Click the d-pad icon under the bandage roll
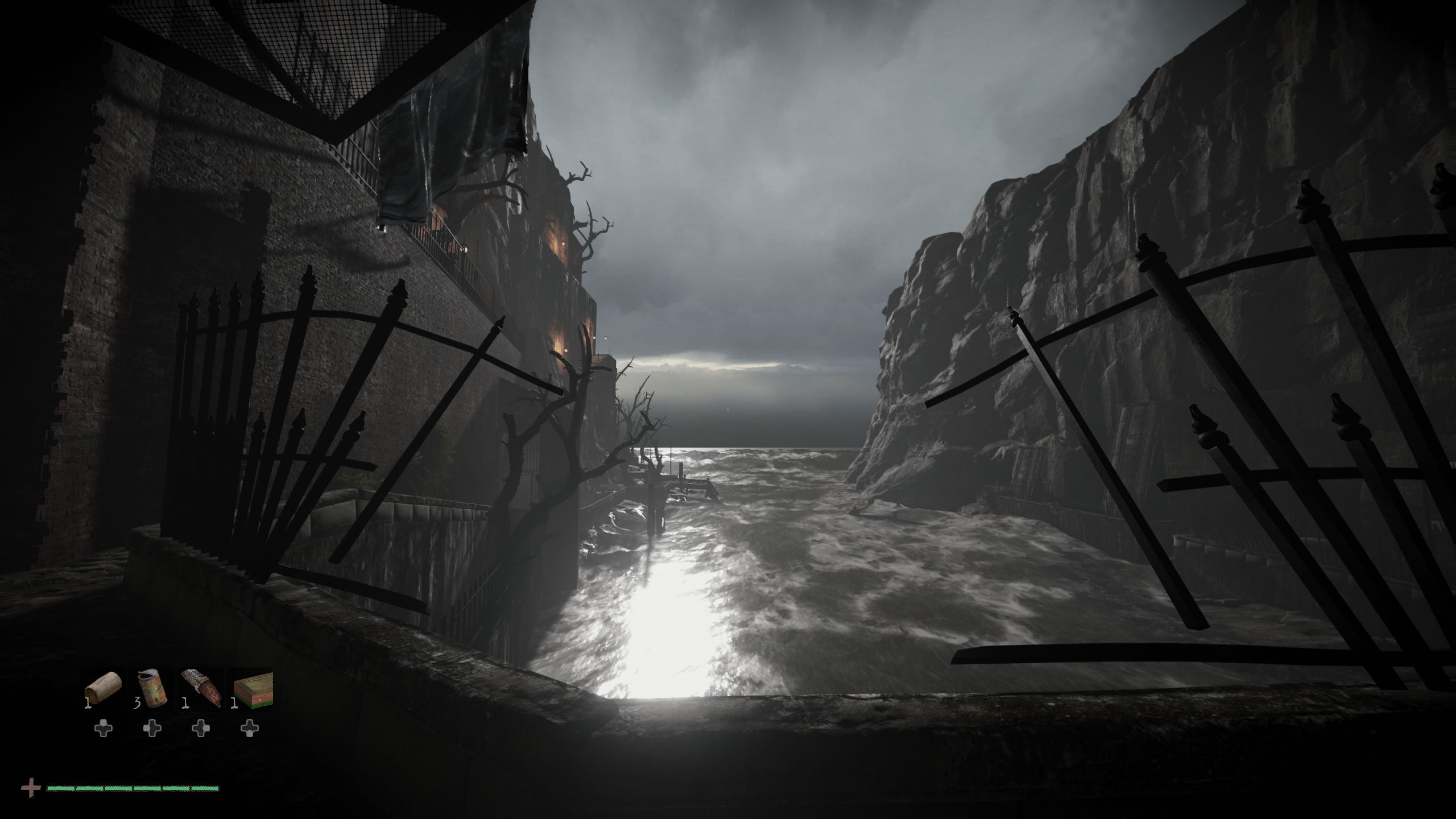The height and width of the screenshot is (819, 1456). point(103,729)
